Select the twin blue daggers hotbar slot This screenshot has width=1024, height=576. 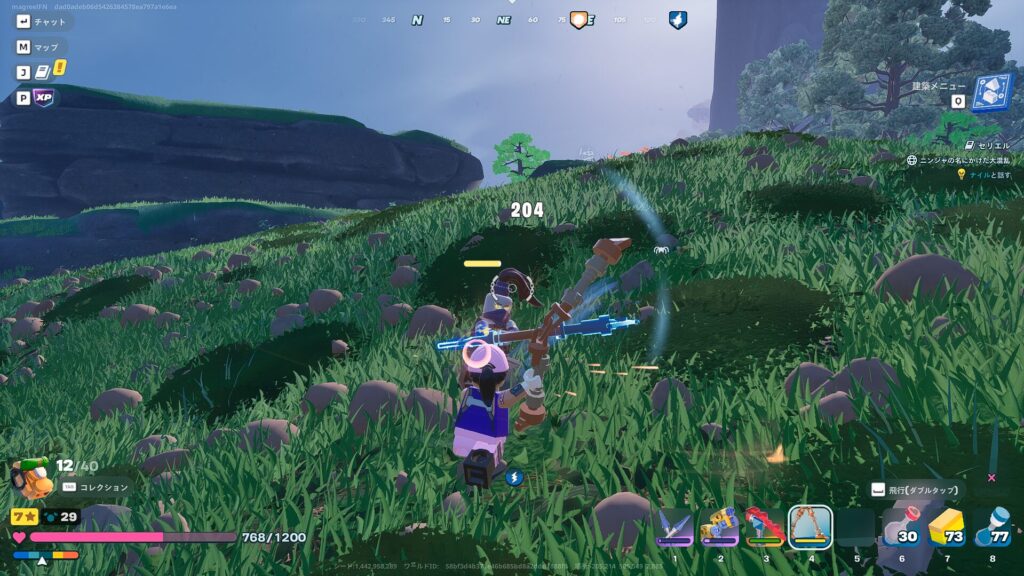click(x=675, y=526)
